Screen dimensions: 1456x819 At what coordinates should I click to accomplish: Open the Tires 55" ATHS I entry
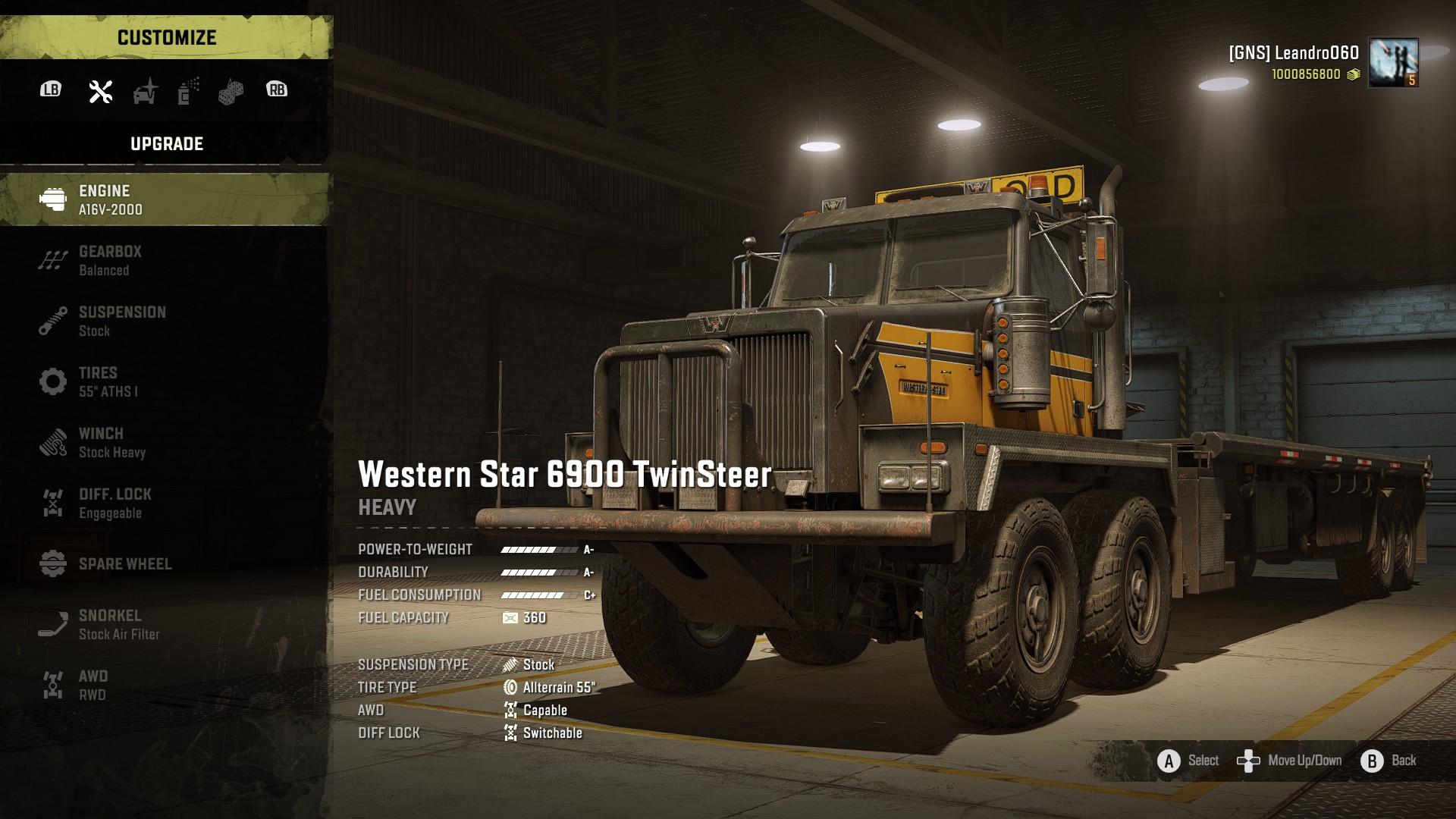pos(165,381)
